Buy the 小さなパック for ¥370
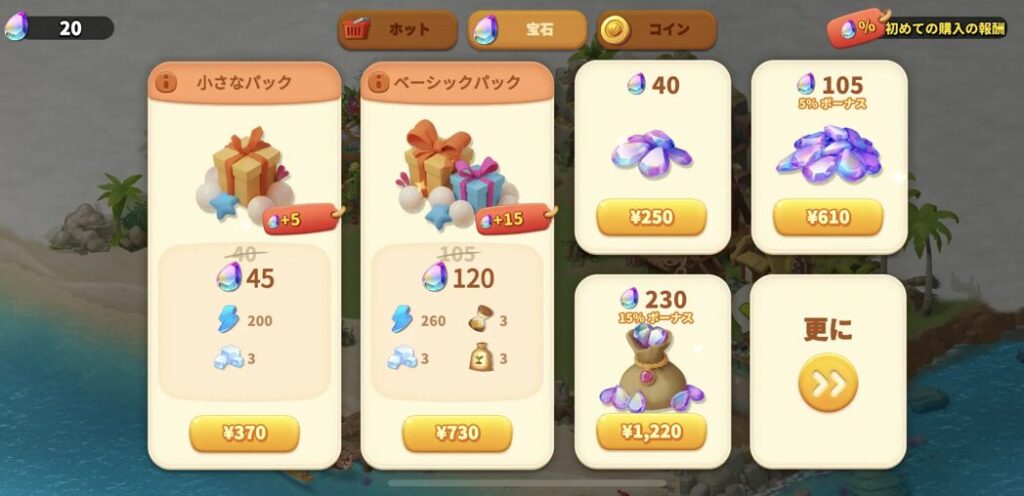 pos(244,433)
